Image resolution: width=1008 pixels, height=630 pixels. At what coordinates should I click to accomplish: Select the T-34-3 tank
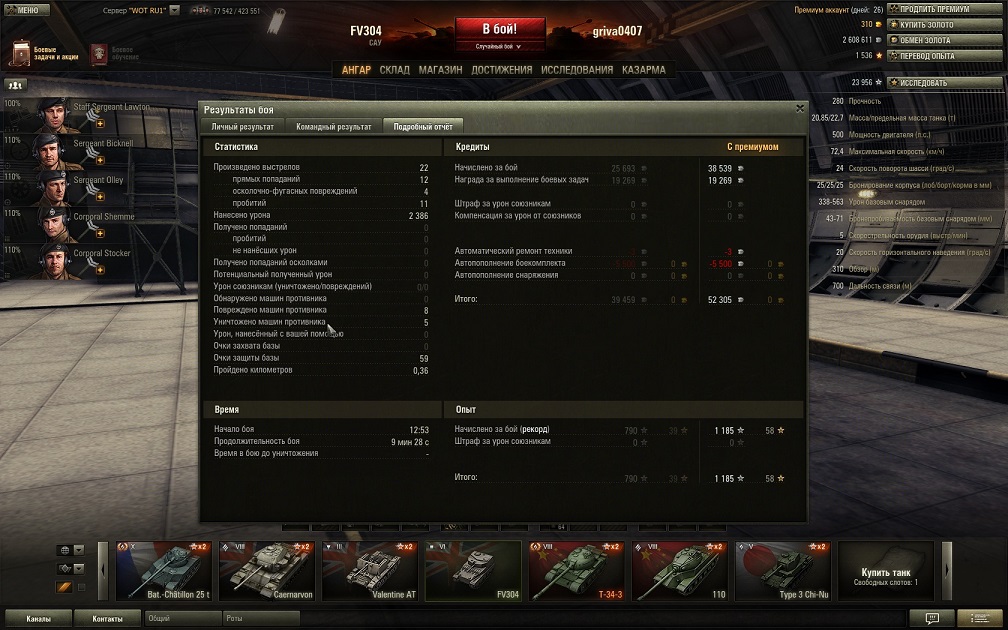click(x=576, y=572)
